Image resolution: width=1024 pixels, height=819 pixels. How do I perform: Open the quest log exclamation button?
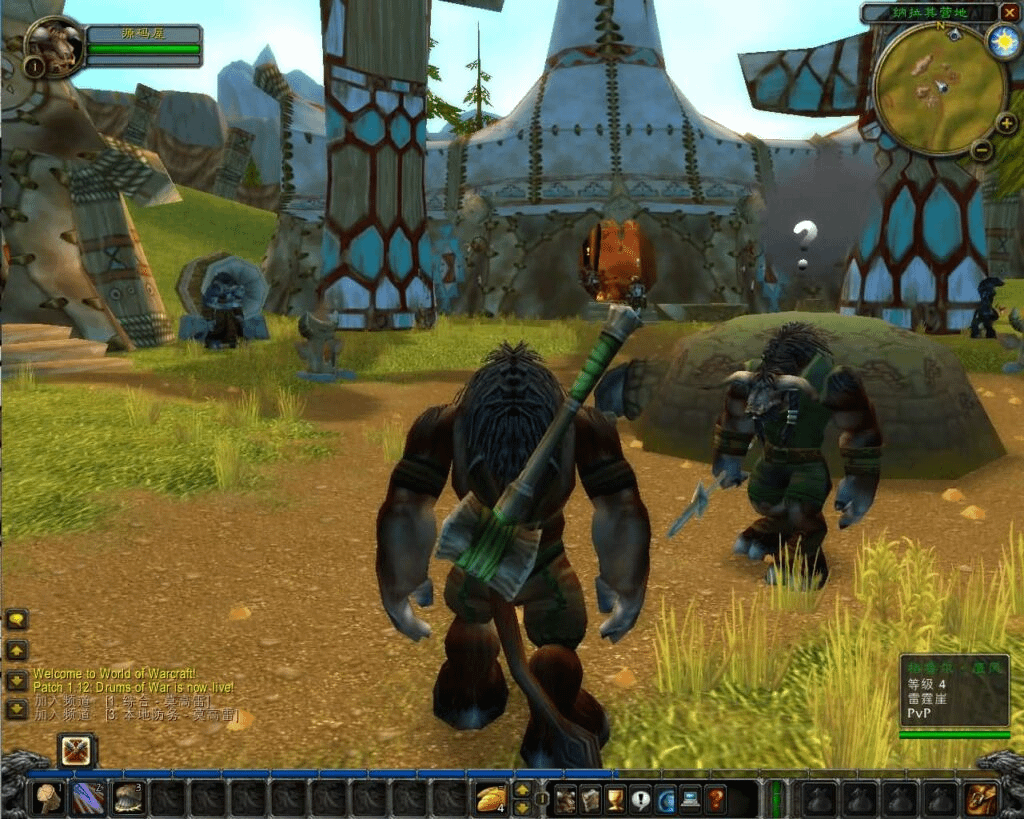click(641, 799)
